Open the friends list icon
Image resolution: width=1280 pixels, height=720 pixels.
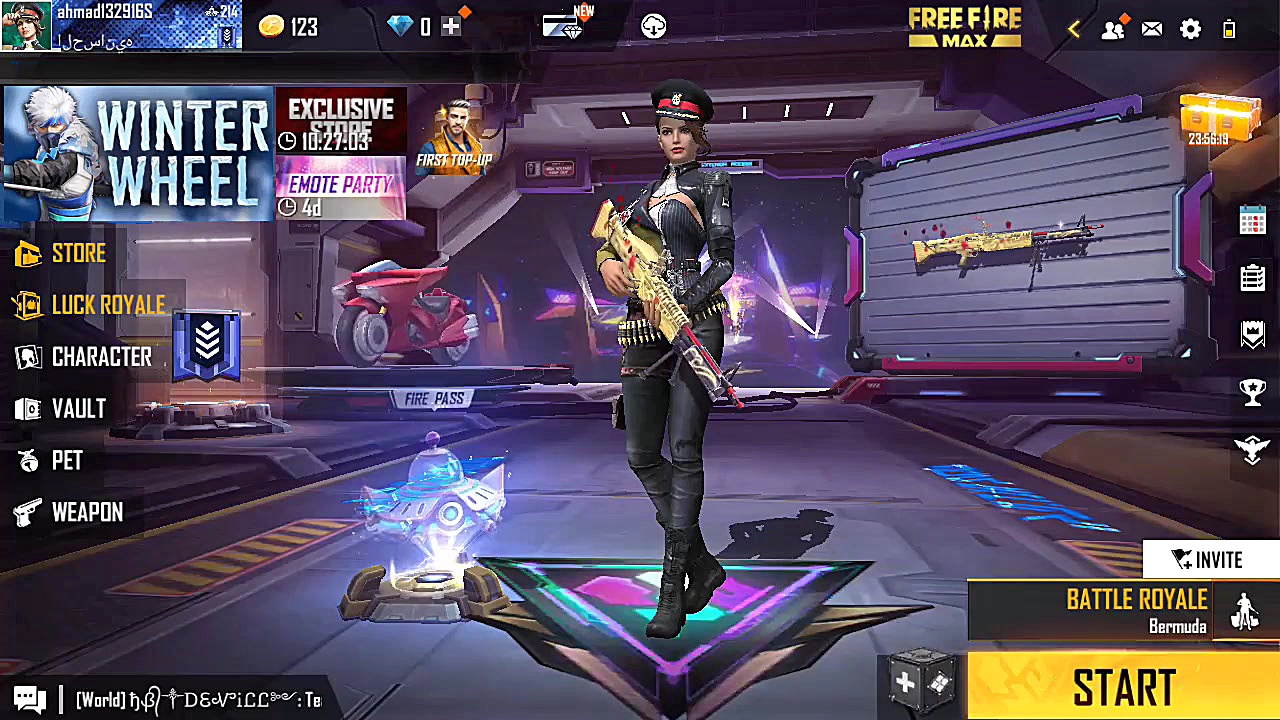[1113, 29]
